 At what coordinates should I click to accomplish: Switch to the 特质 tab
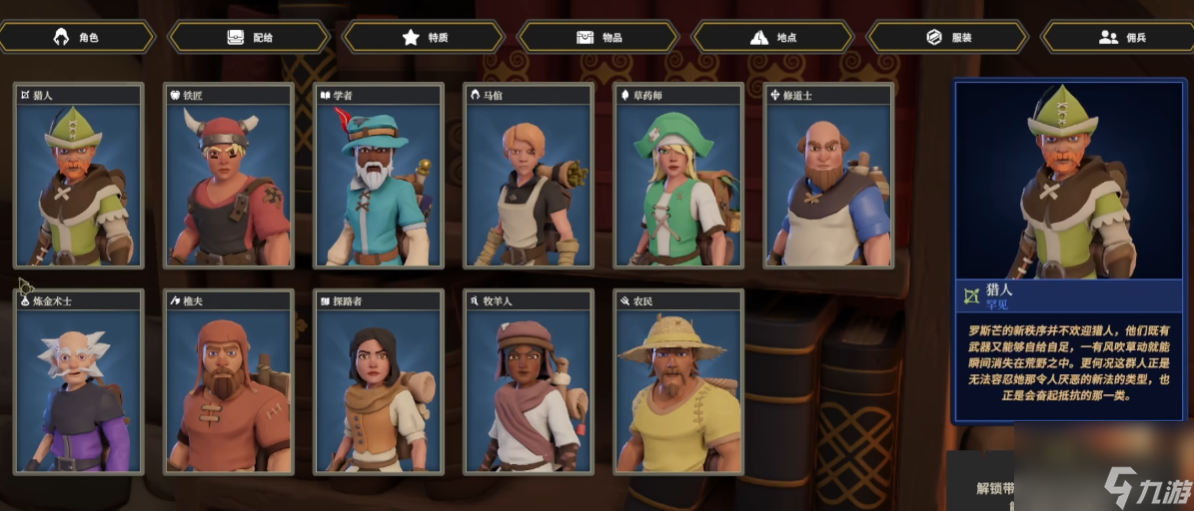424,38
